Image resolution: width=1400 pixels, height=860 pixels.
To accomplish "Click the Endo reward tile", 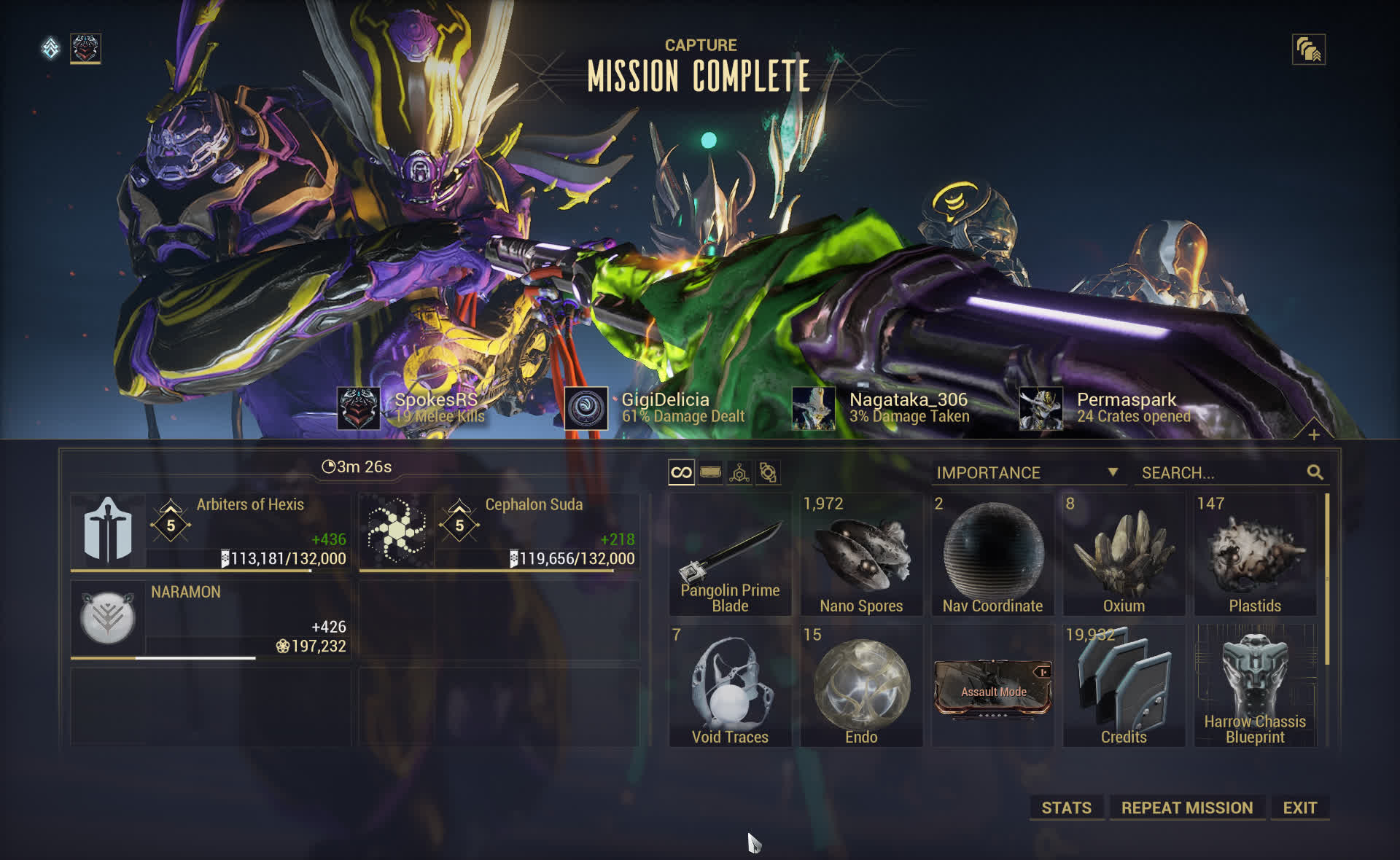I will tap(861, 686).
